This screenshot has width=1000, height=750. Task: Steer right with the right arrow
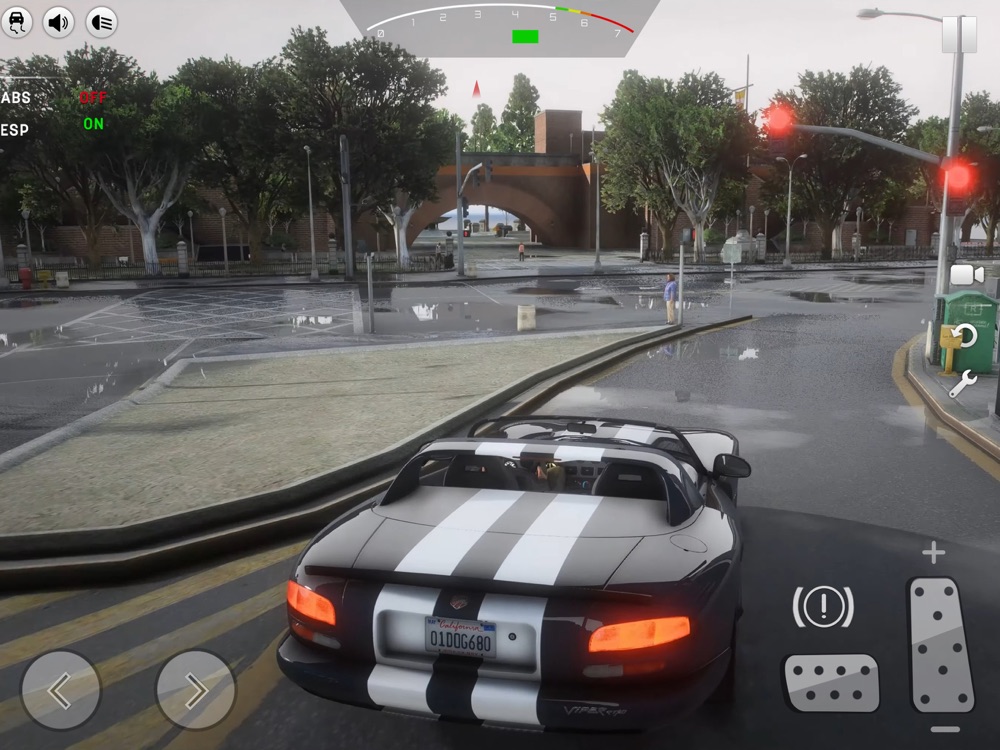coord(196,690)
